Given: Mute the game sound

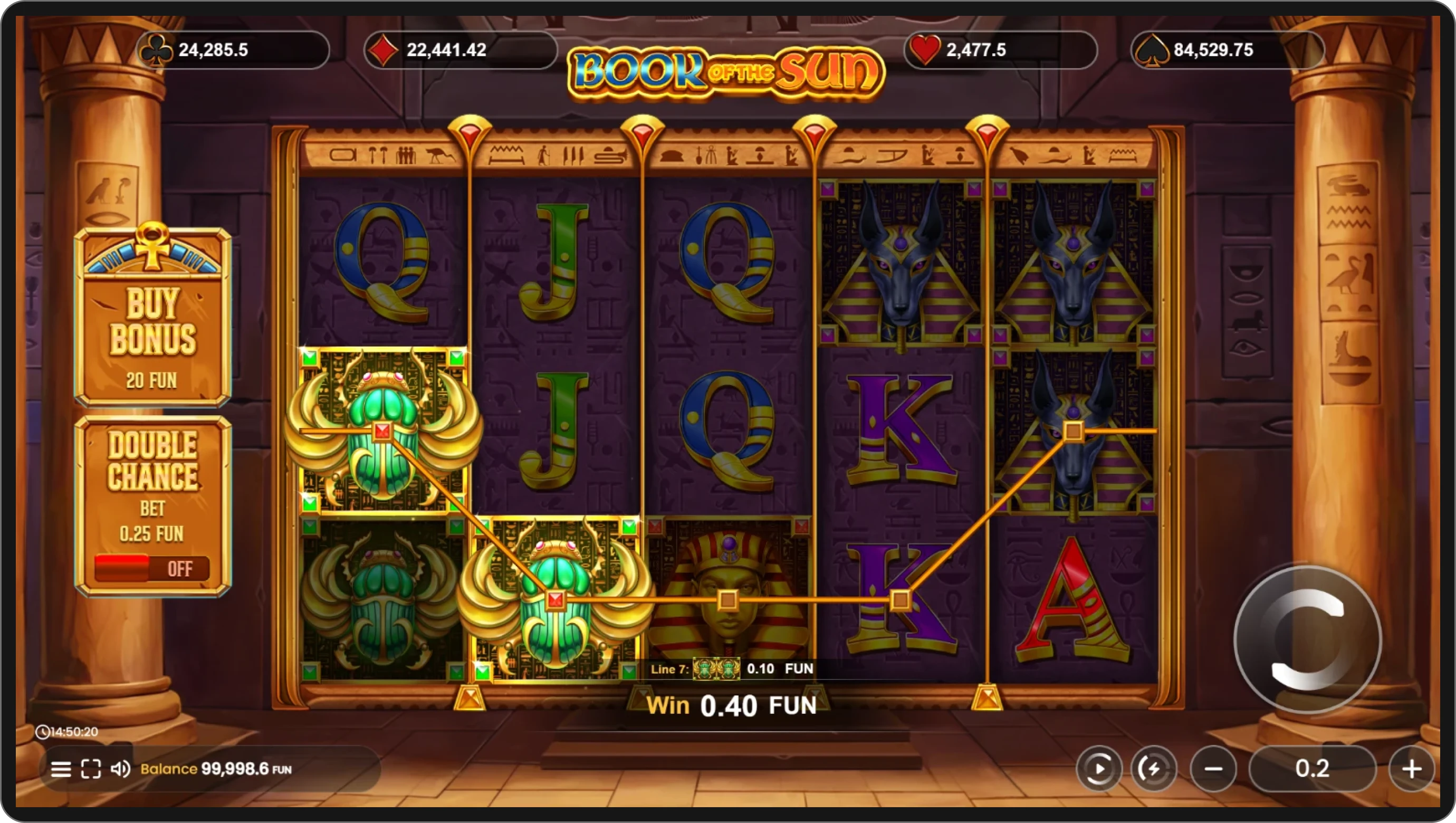Looking at the screenshot, I should pyautogui.click(x=120, y=769).
